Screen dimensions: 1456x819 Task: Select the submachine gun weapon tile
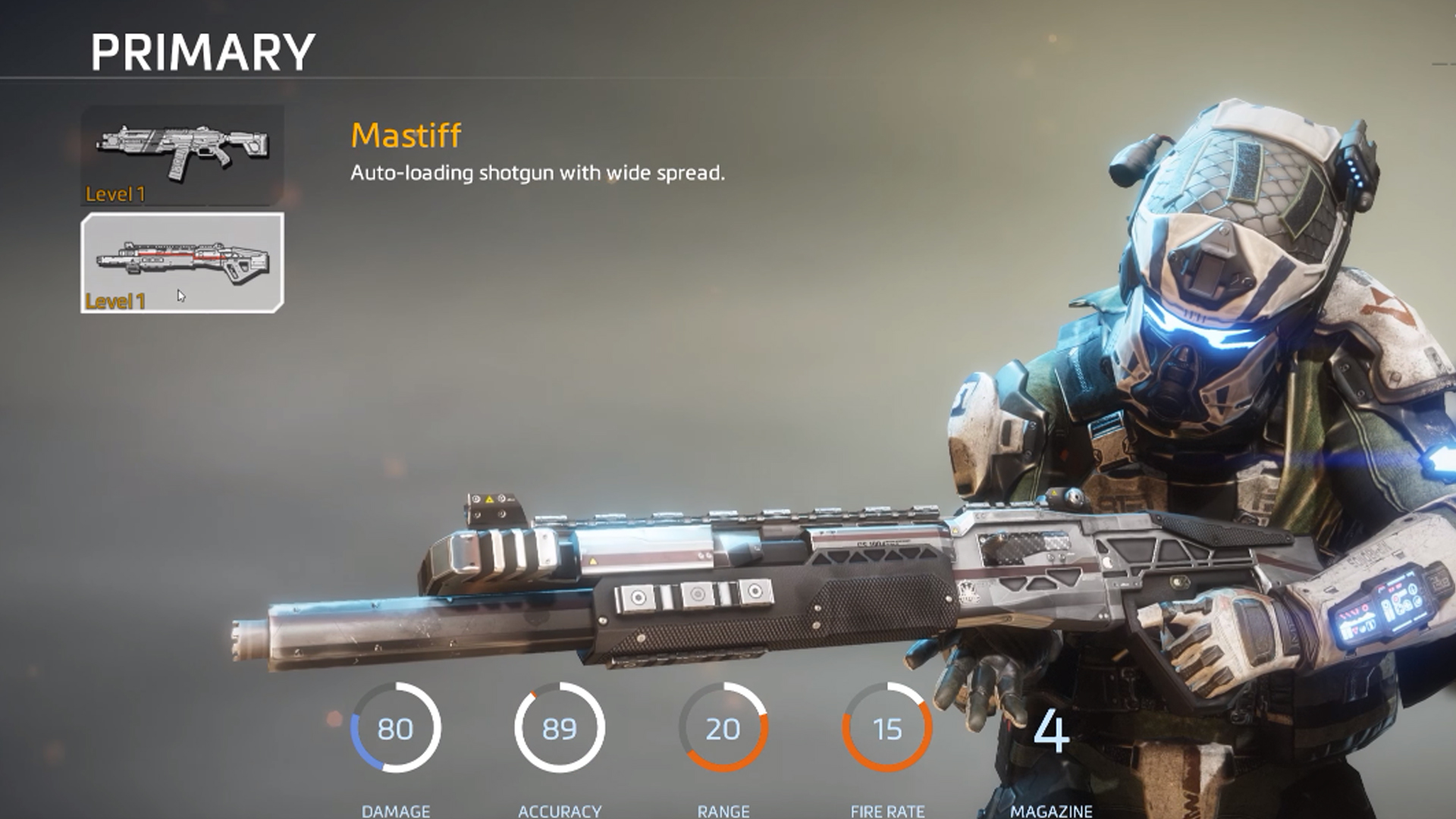182,155
